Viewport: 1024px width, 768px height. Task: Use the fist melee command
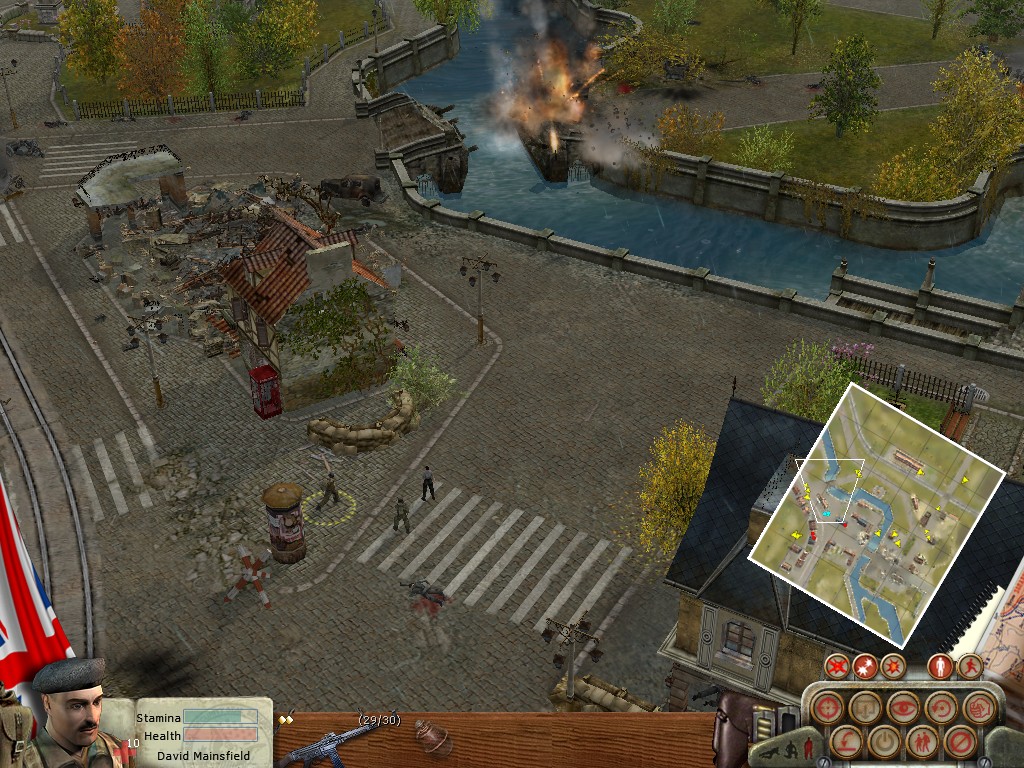tap(979, 707)
